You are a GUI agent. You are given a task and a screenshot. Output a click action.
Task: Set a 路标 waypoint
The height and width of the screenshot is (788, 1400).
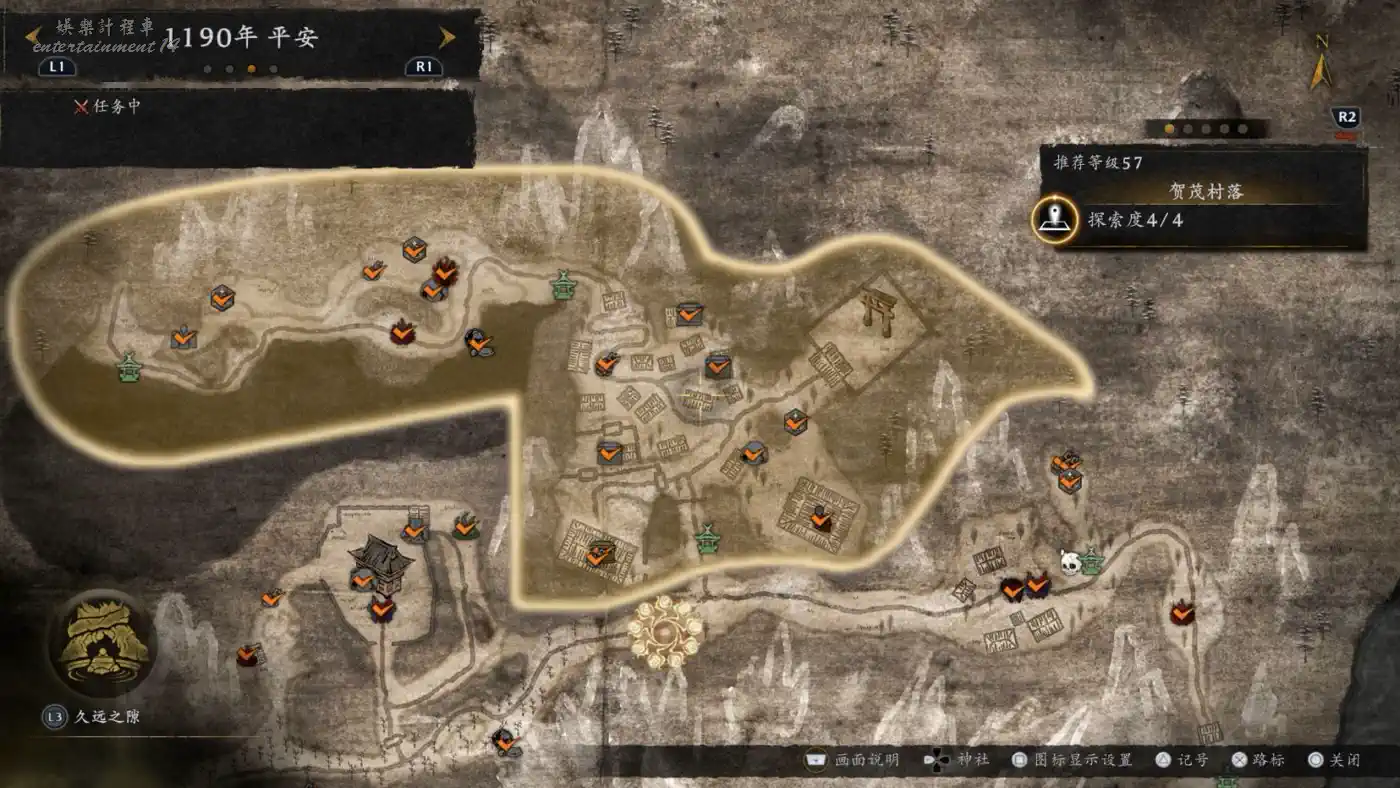click(1258, 760)
